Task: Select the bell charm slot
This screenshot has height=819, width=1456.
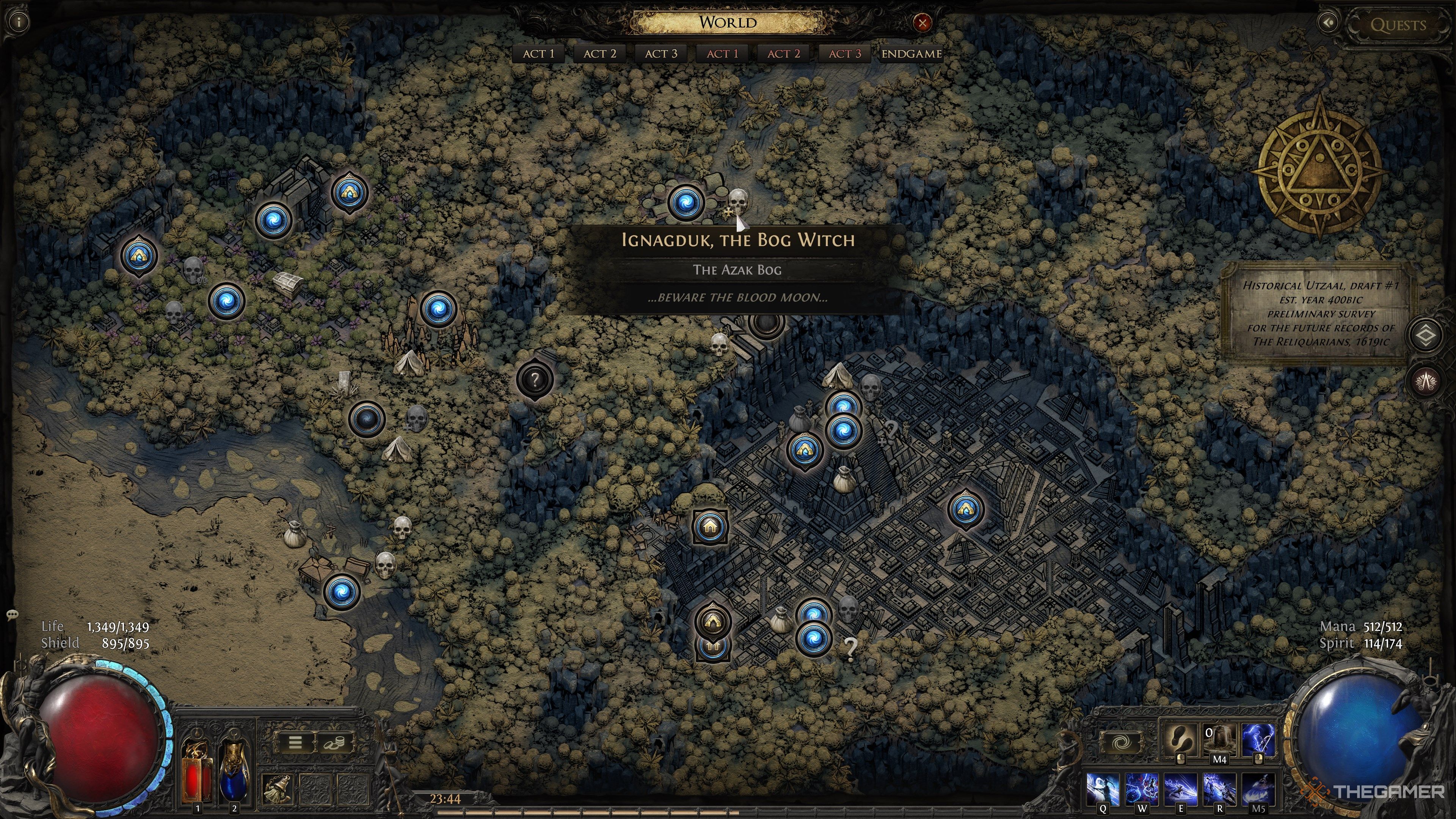Action: [x=277, y=788]
